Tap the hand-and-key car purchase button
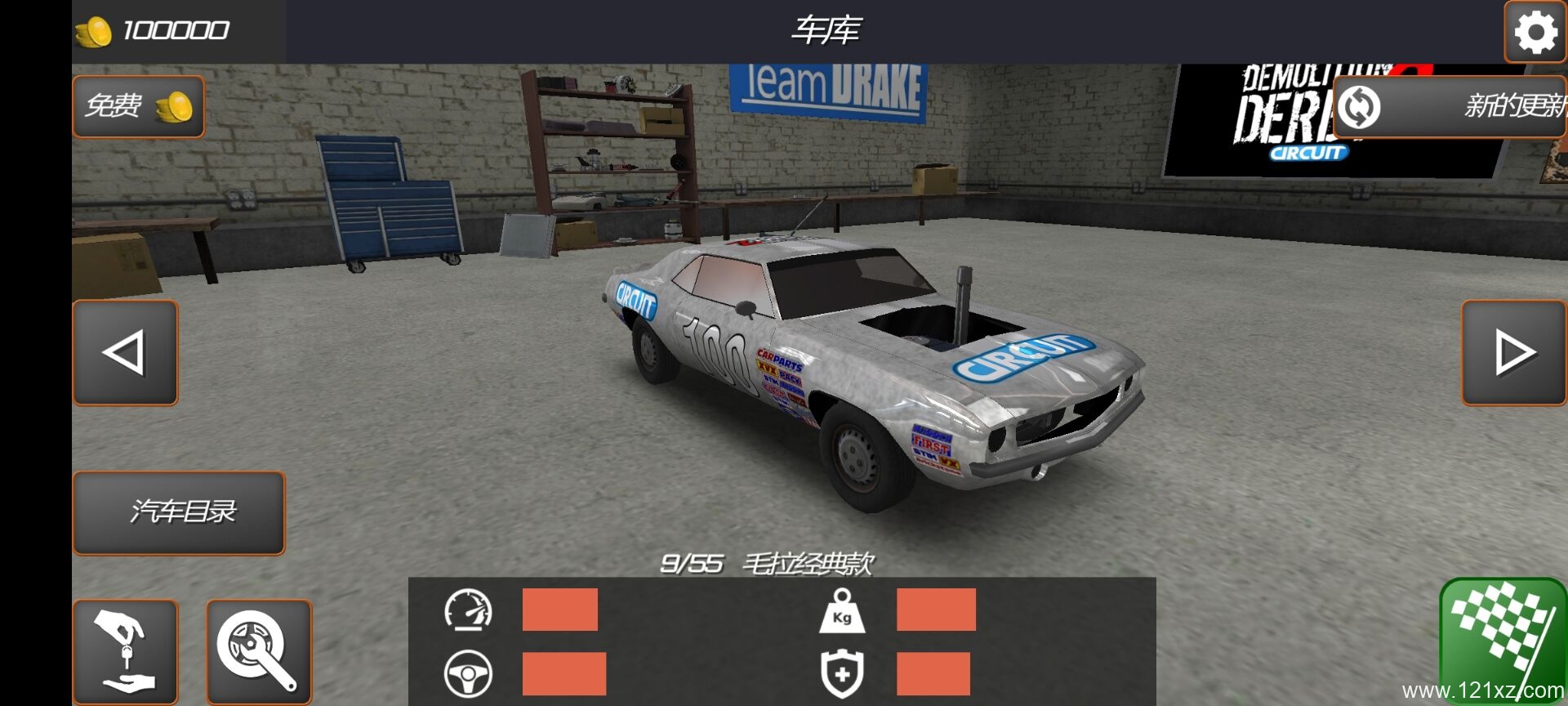The width and height of the screenshot is (1568, 706). click(126, 651)
